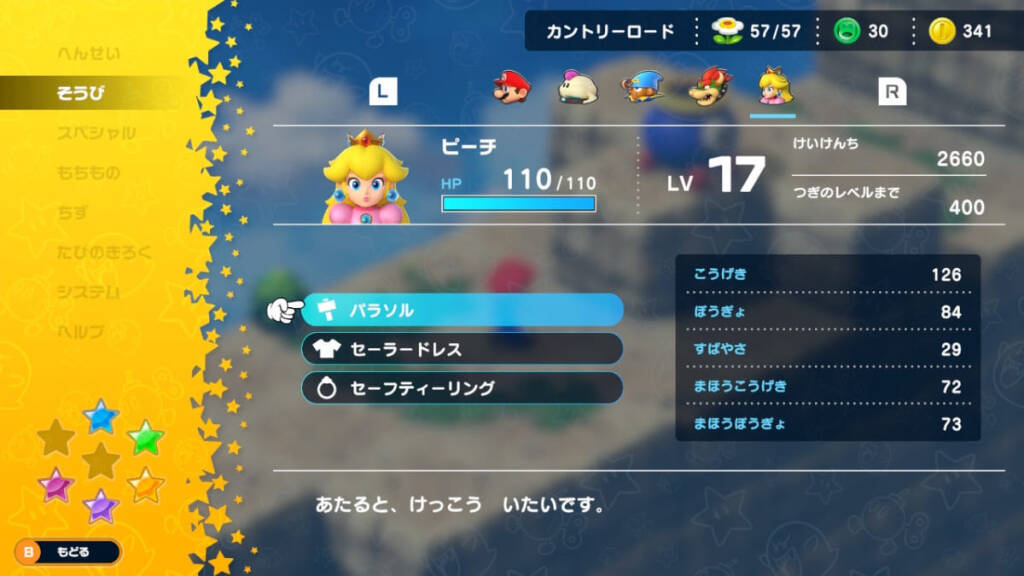1024x576 pixels.
Task: Open the もちもの items menu
Action: pos(89,173)
